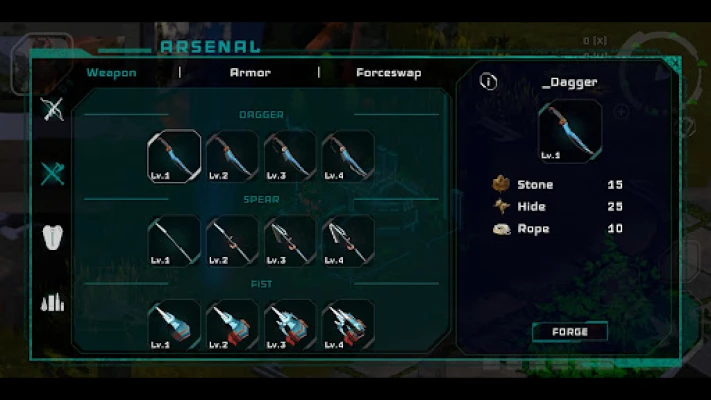Select the Lv.1 spear slot

(174, 241)
